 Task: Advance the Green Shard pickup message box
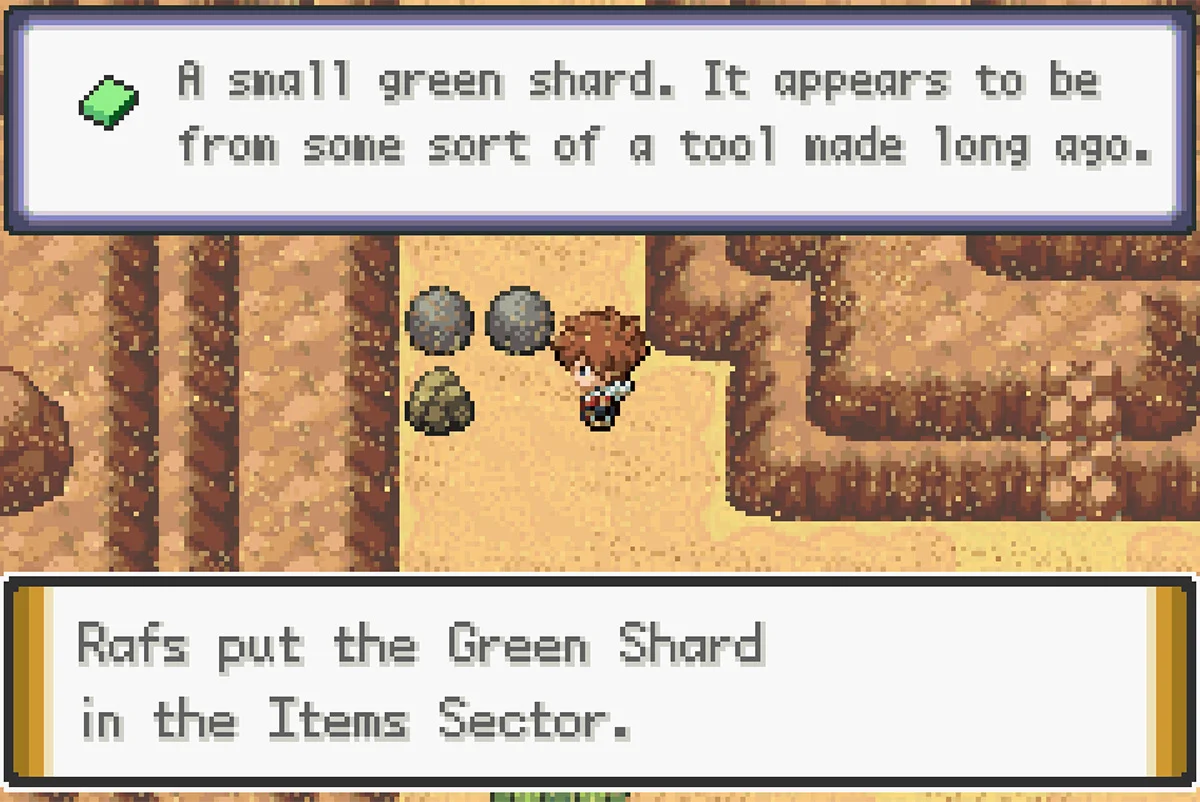[x=600, y=682]
